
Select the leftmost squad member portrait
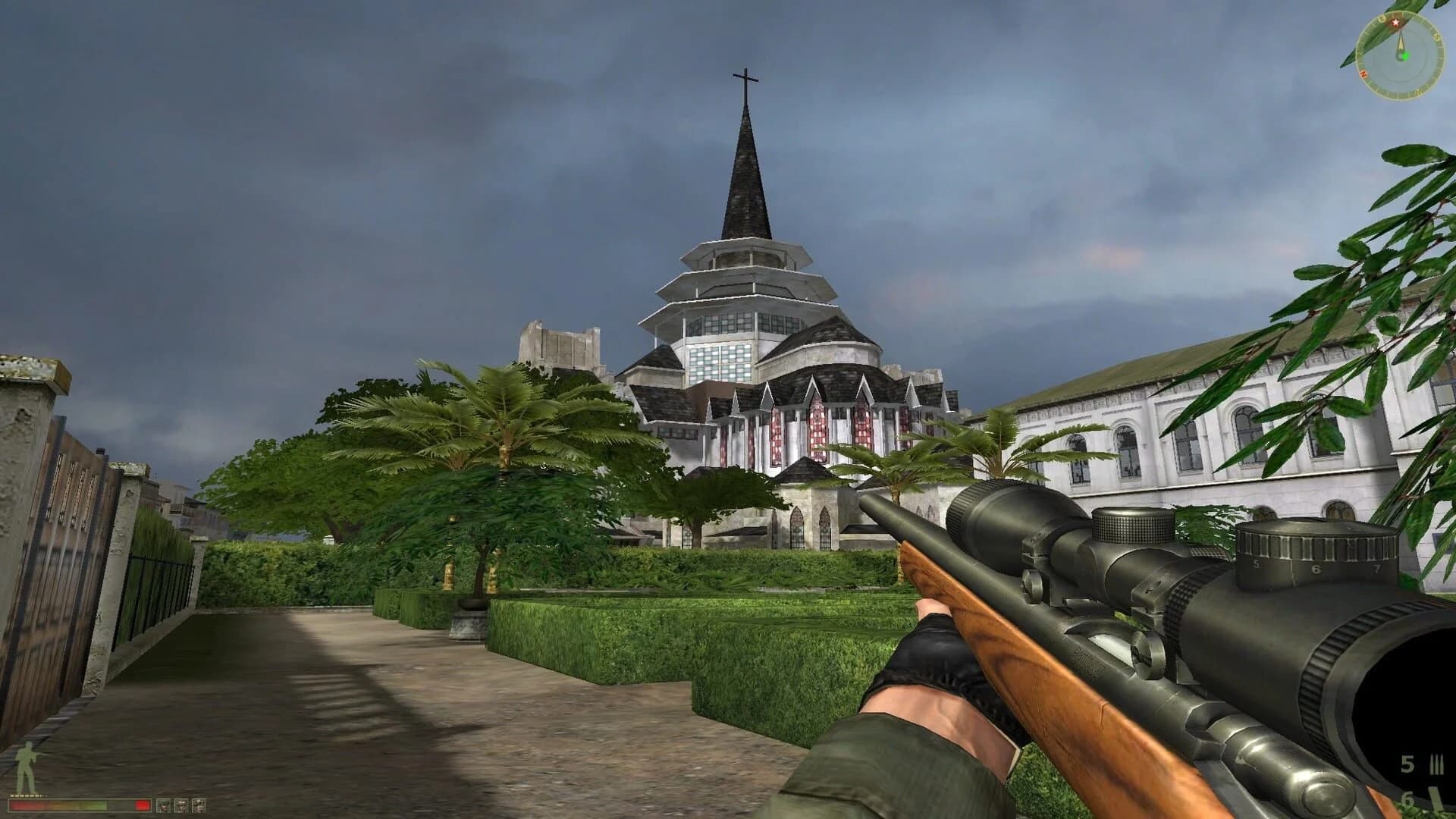click(163, 806)
